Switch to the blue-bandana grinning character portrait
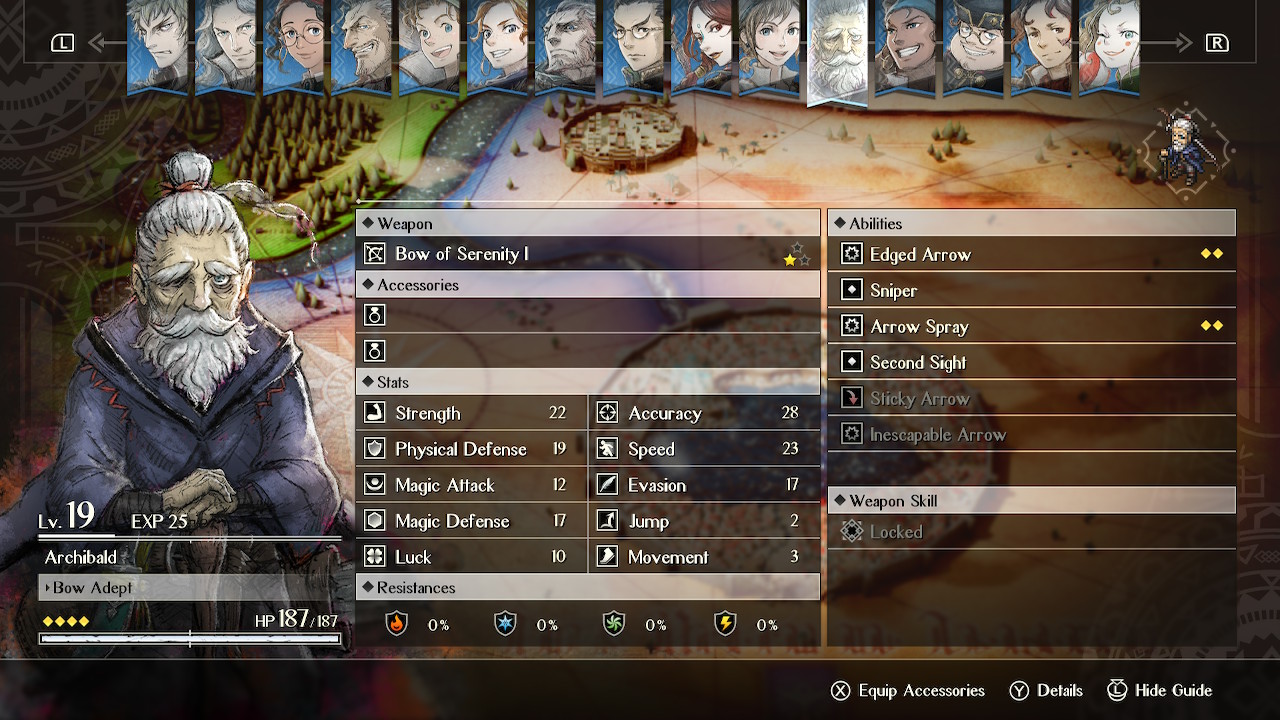 pyautogui.click(x=905, y=45)
